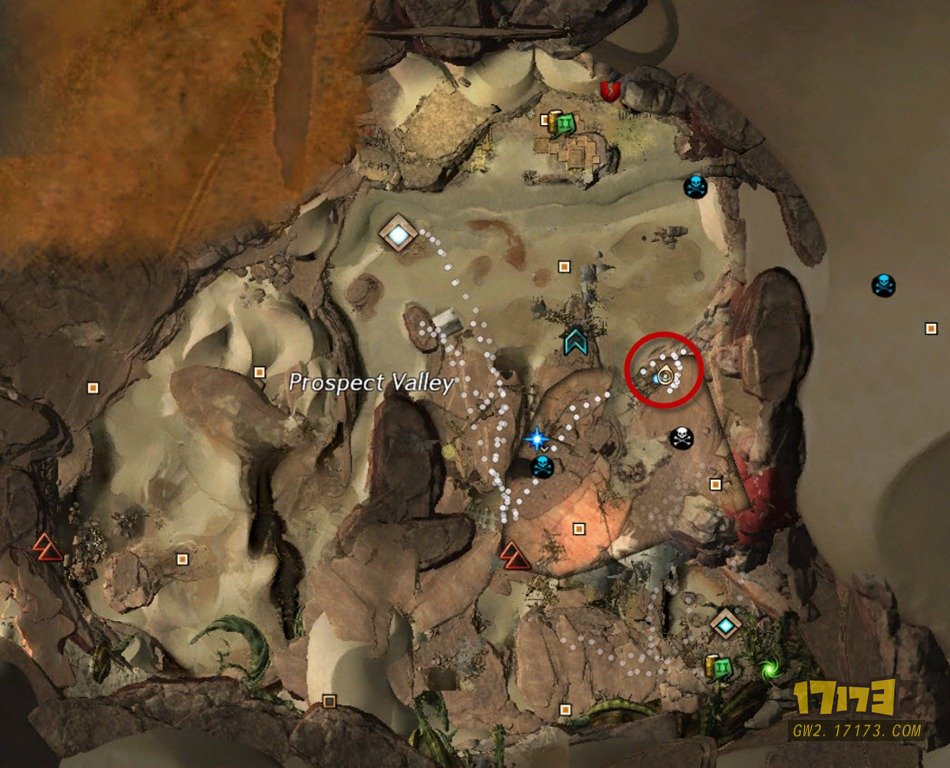Click the glowing blue star story marker

click(x=538, y=438)
